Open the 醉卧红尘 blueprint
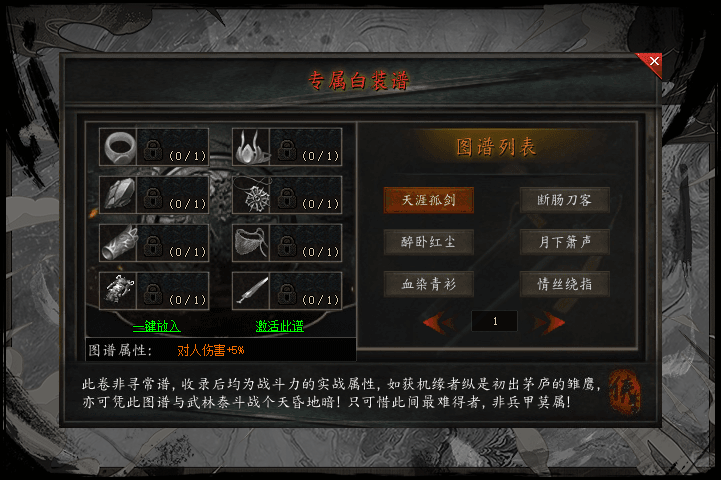721x480 pixels. 428,241
